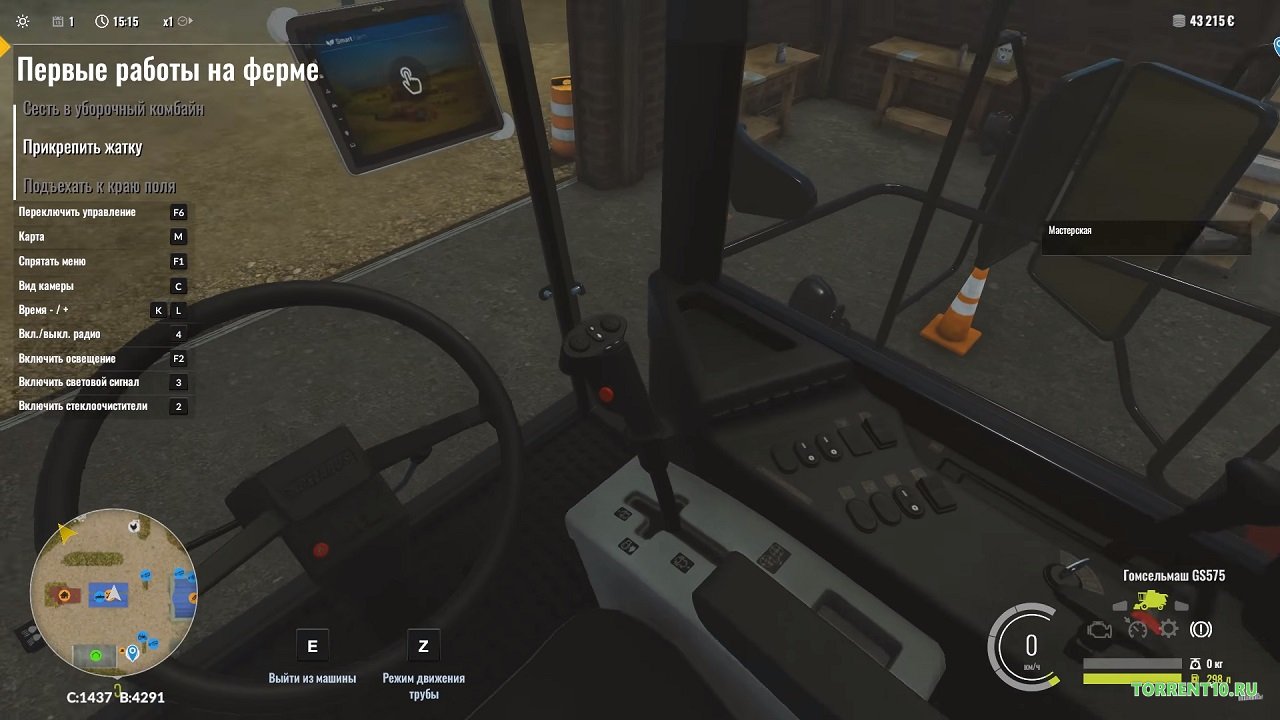Tap the touch icon on the tablet
This screenshot has width=1280, height=720.
[410, 79]
